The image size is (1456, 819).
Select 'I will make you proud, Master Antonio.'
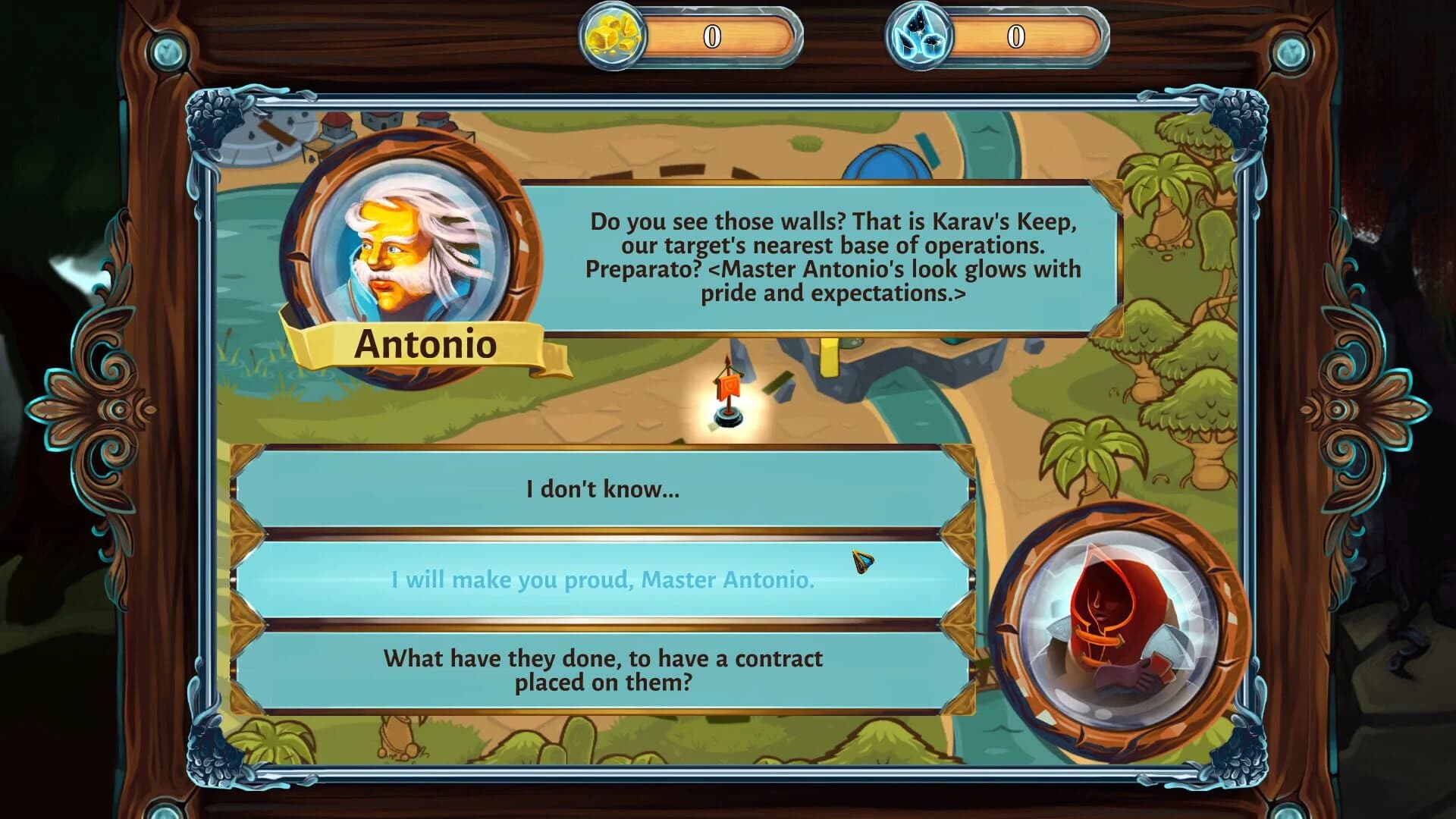pos(601,581)
